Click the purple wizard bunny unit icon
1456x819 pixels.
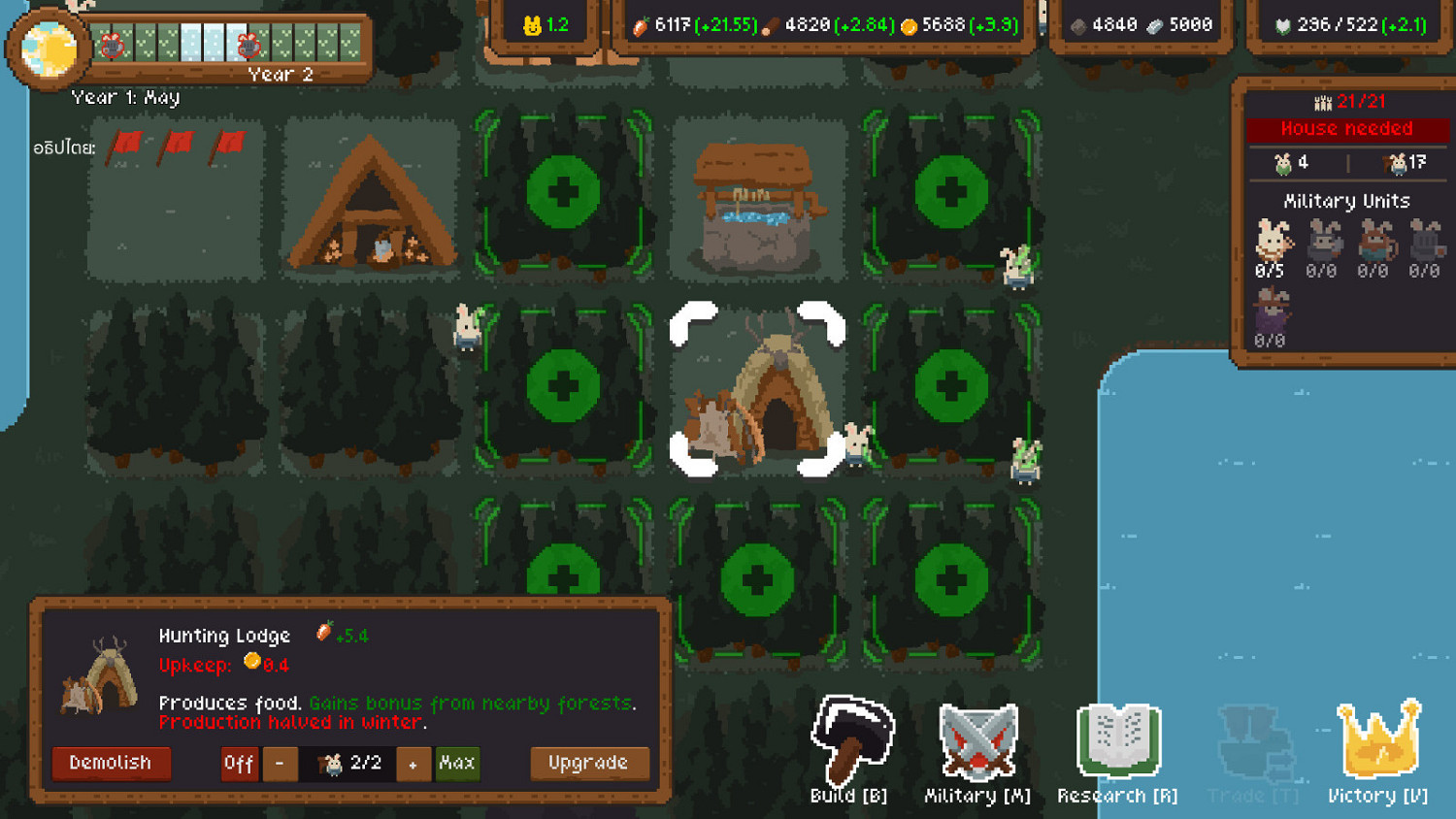tap(1274, 311)
